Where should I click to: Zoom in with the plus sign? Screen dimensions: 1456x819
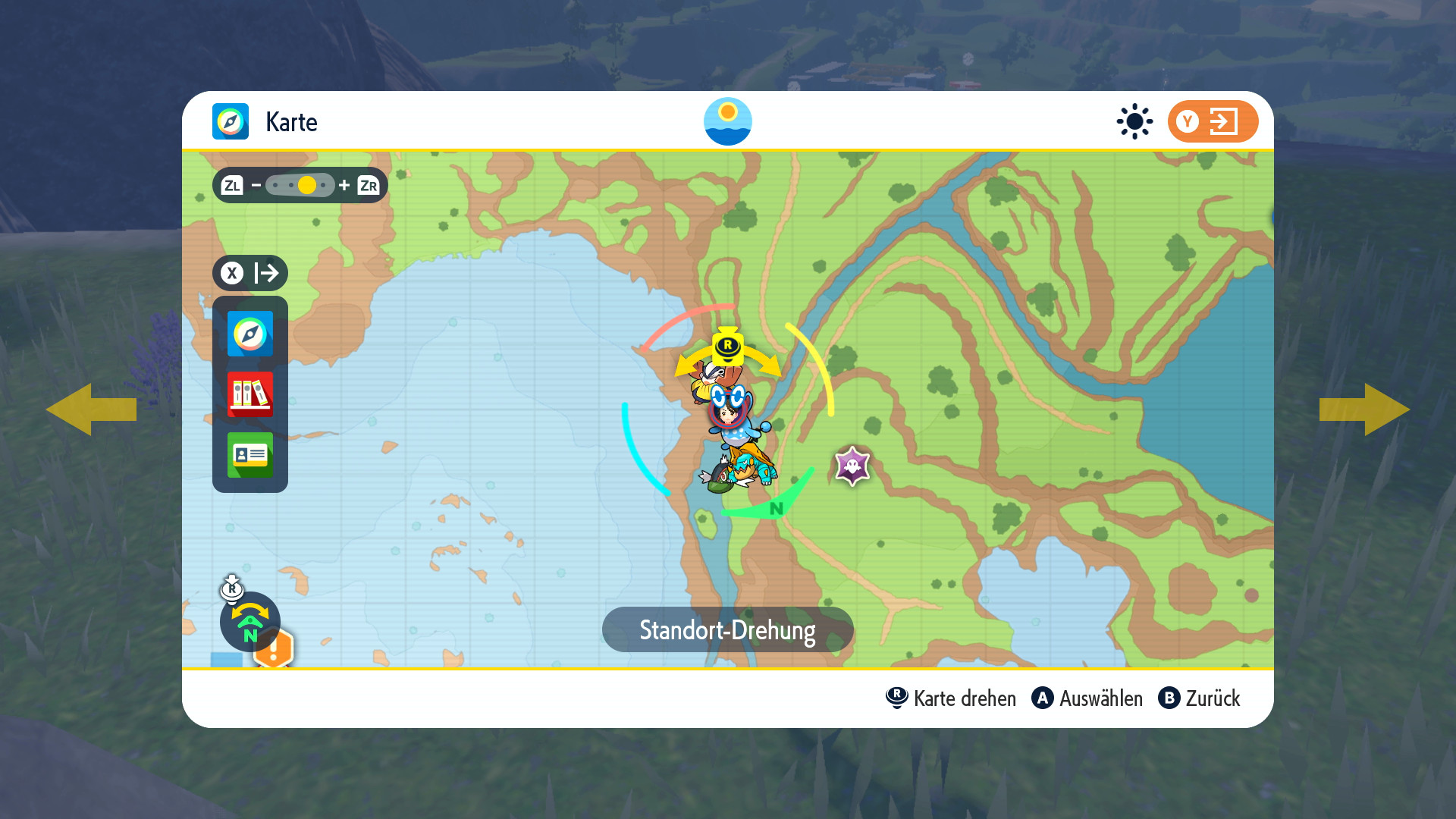344,185
